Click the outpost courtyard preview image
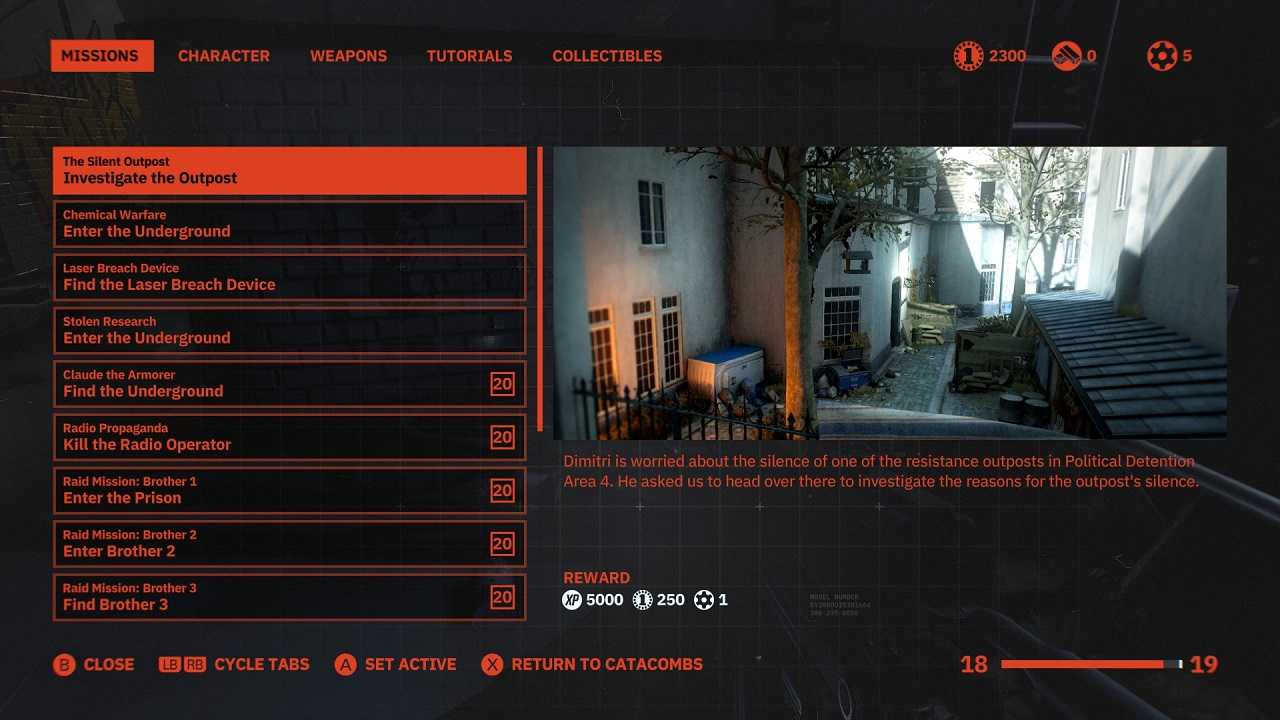This screenshot has height=720, width=1280. [889, 293]
